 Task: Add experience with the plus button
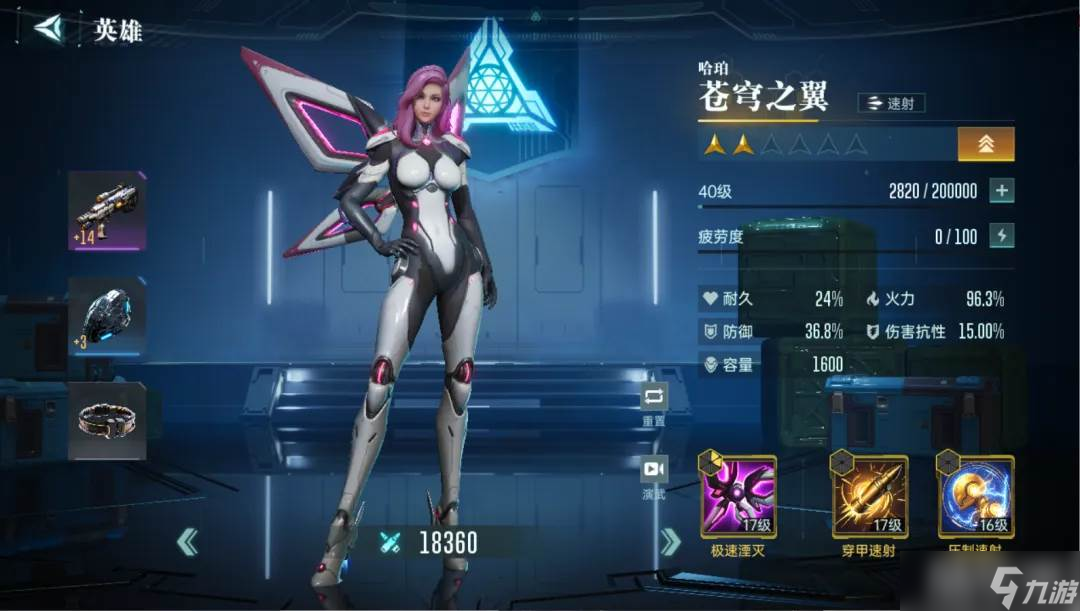point(1001,191)
